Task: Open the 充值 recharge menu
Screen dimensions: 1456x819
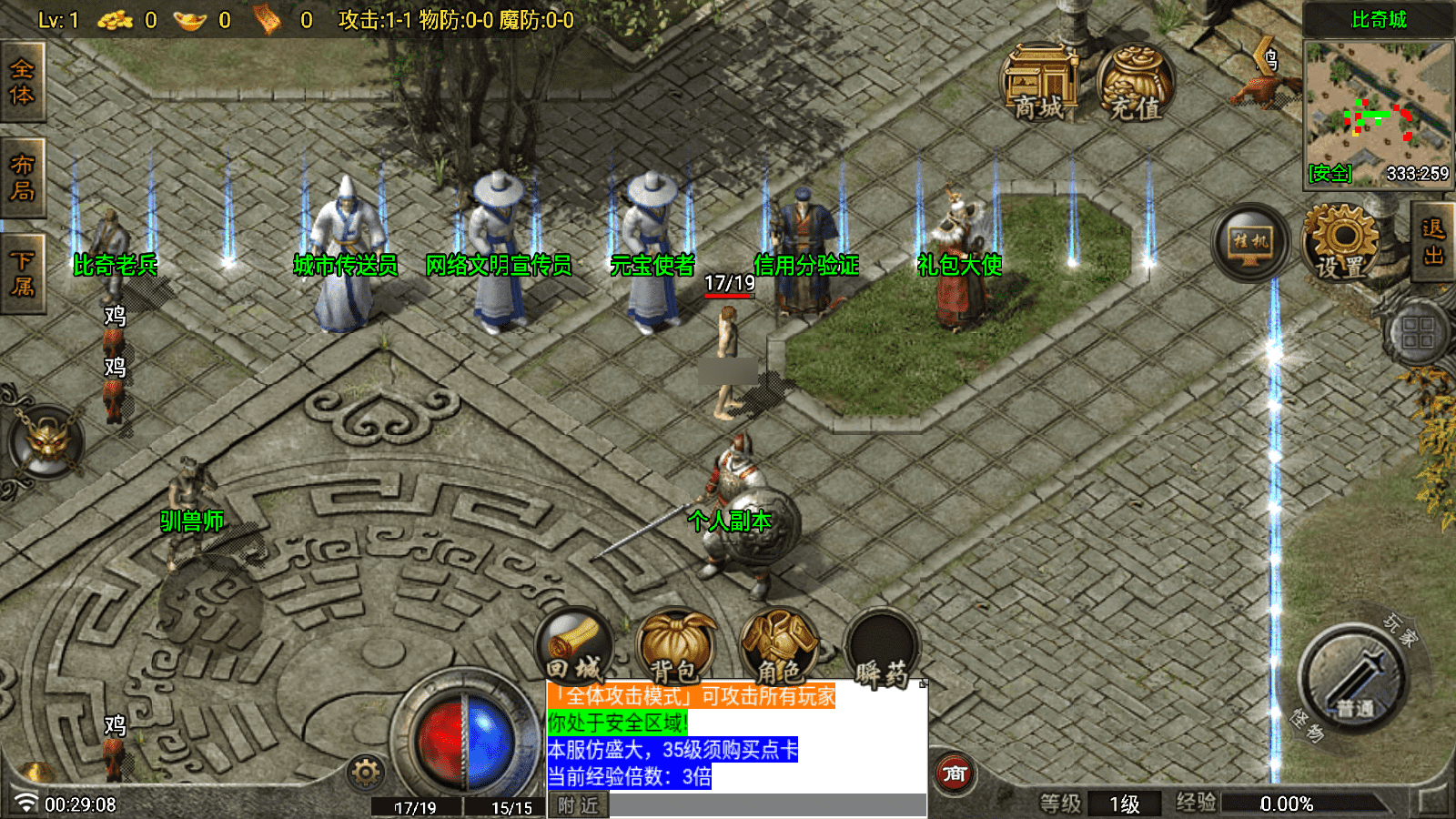Action: click(1135, 84)
